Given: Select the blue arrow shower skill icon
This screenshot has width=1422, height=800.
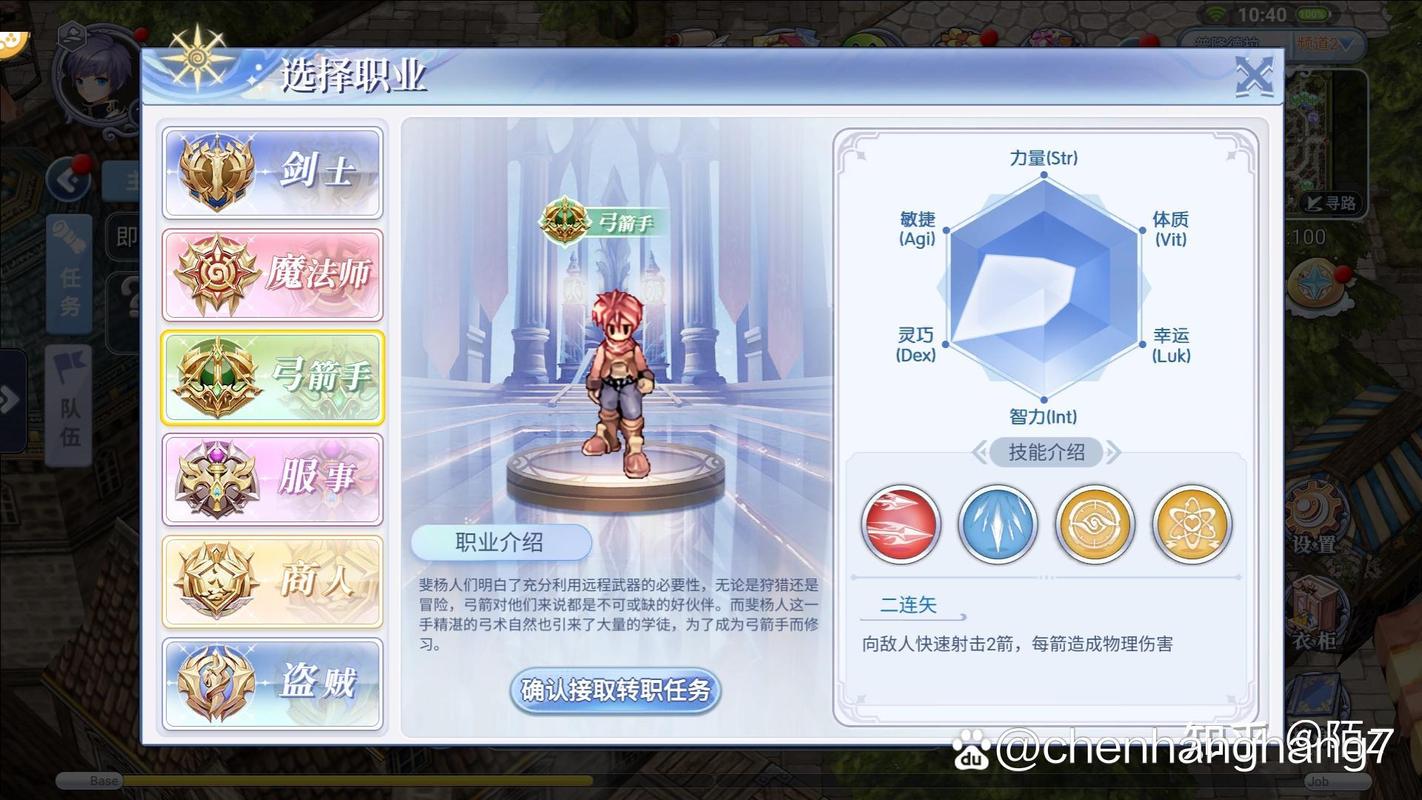Looking at the screenshot, I should click(997, 524).
